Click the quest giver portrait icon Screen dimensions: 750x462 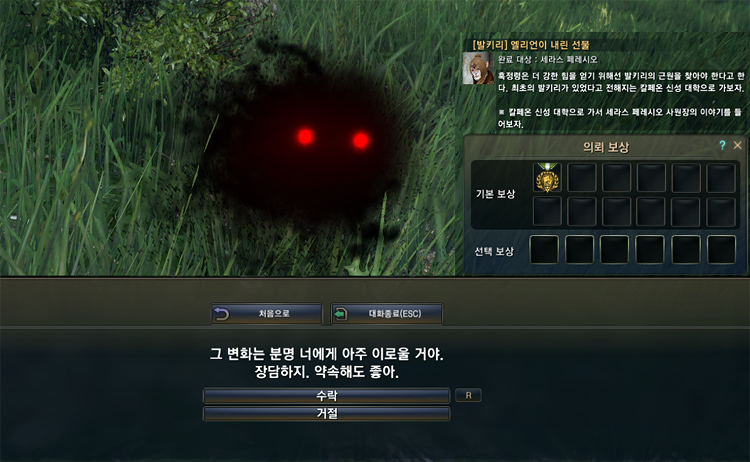pyautogui.click(x=477, y=68)
